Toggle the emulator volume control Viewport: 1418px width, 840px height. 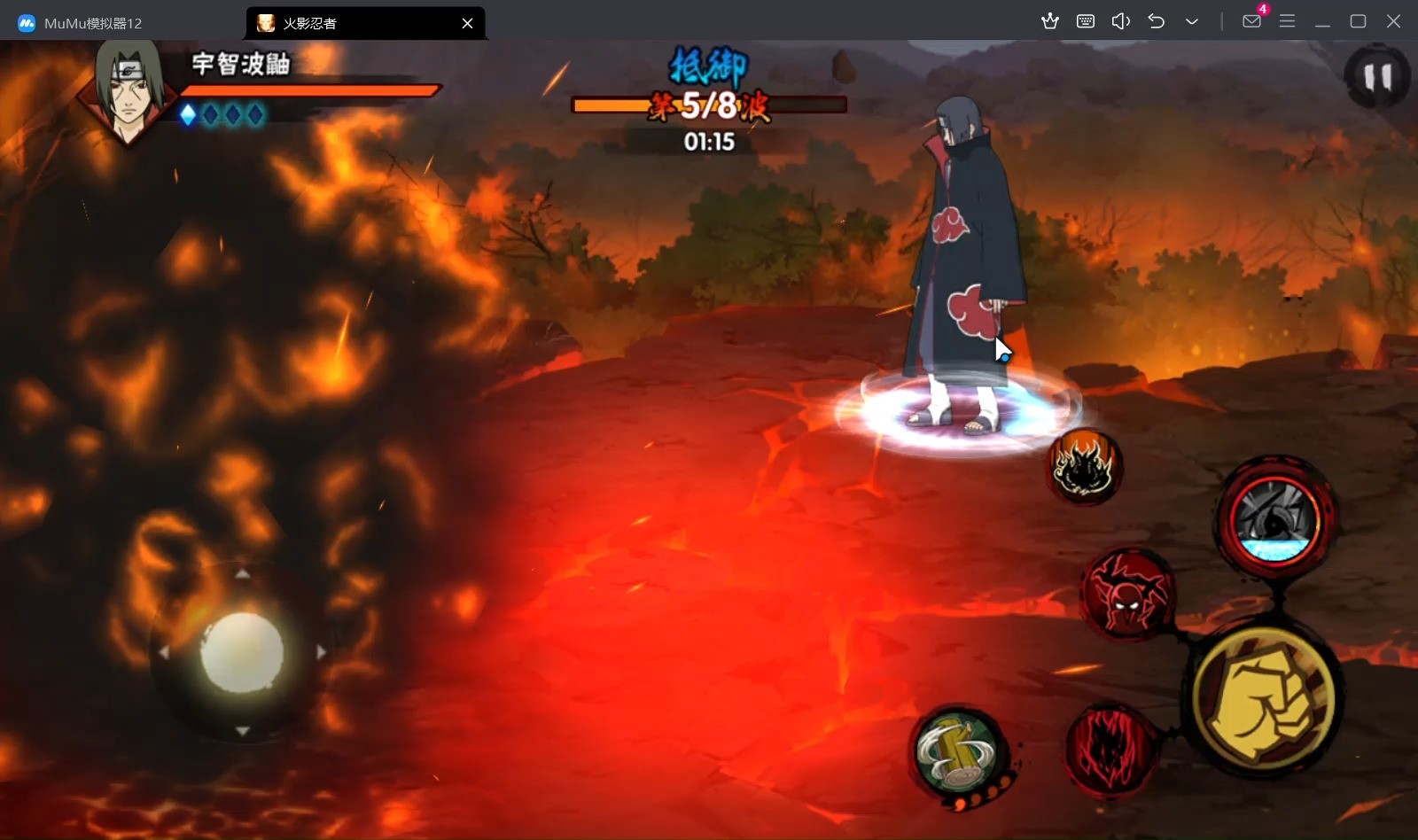point(1120,21)
